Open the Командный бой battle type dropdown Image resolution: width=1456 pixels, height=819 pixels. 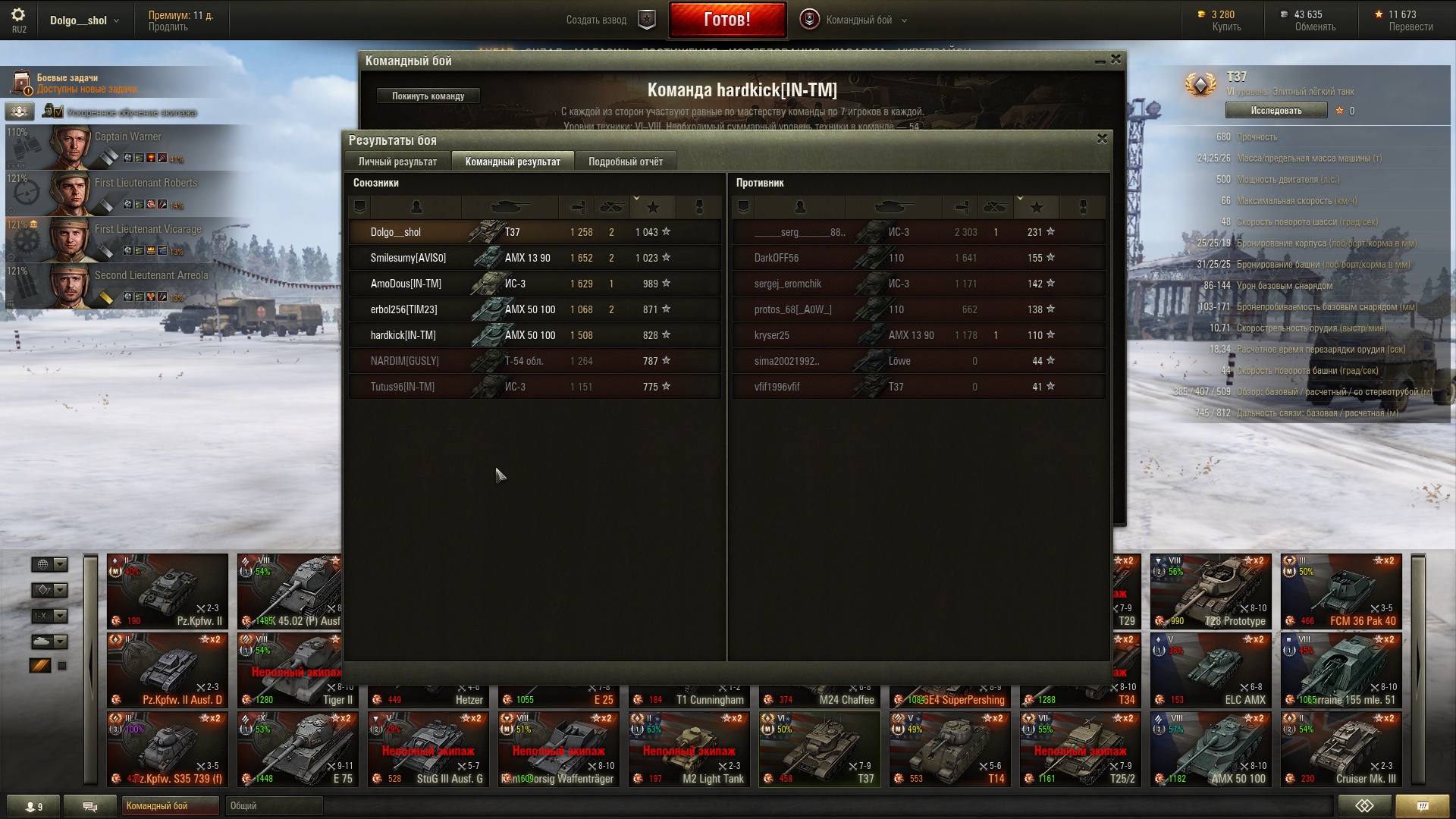857,20
